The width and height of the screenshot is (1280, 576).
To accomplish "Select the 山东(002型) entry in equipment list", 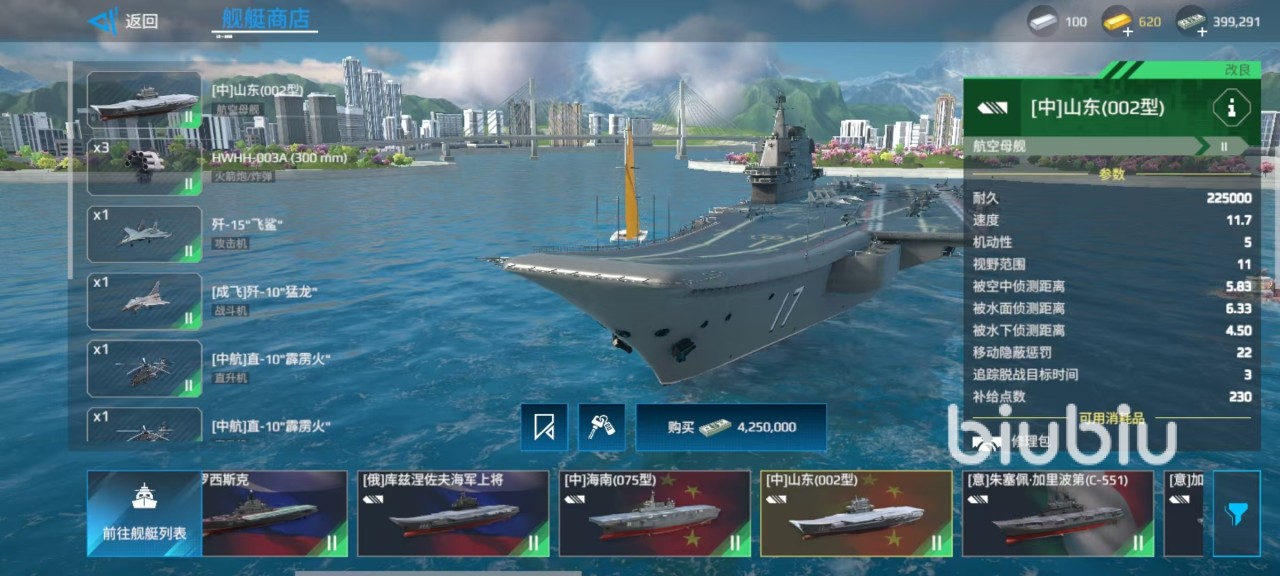I will (x=144, y=100).
